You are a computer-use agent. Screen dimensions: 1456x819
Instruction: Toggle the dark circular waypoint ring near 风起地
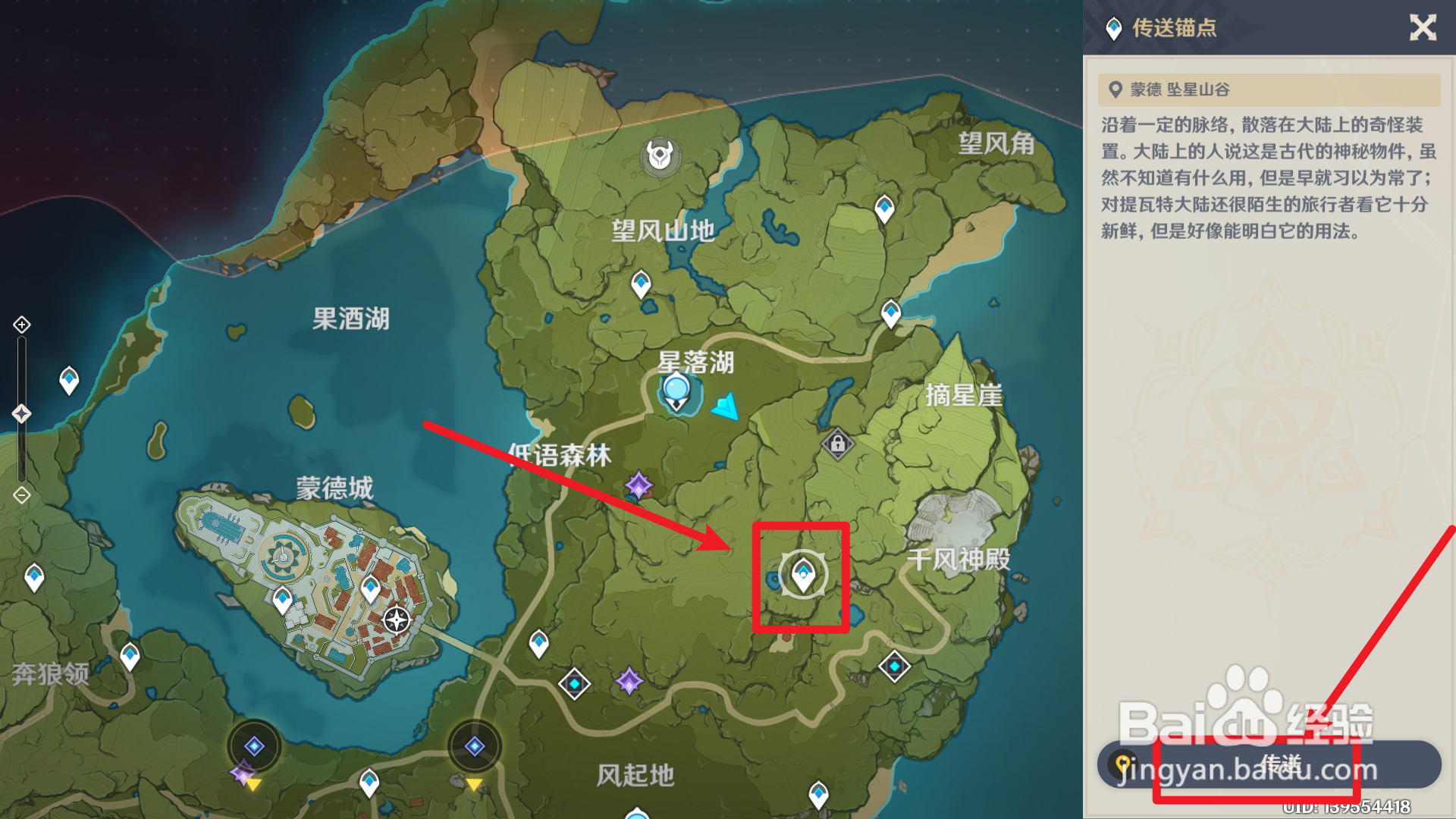(475, 745)
